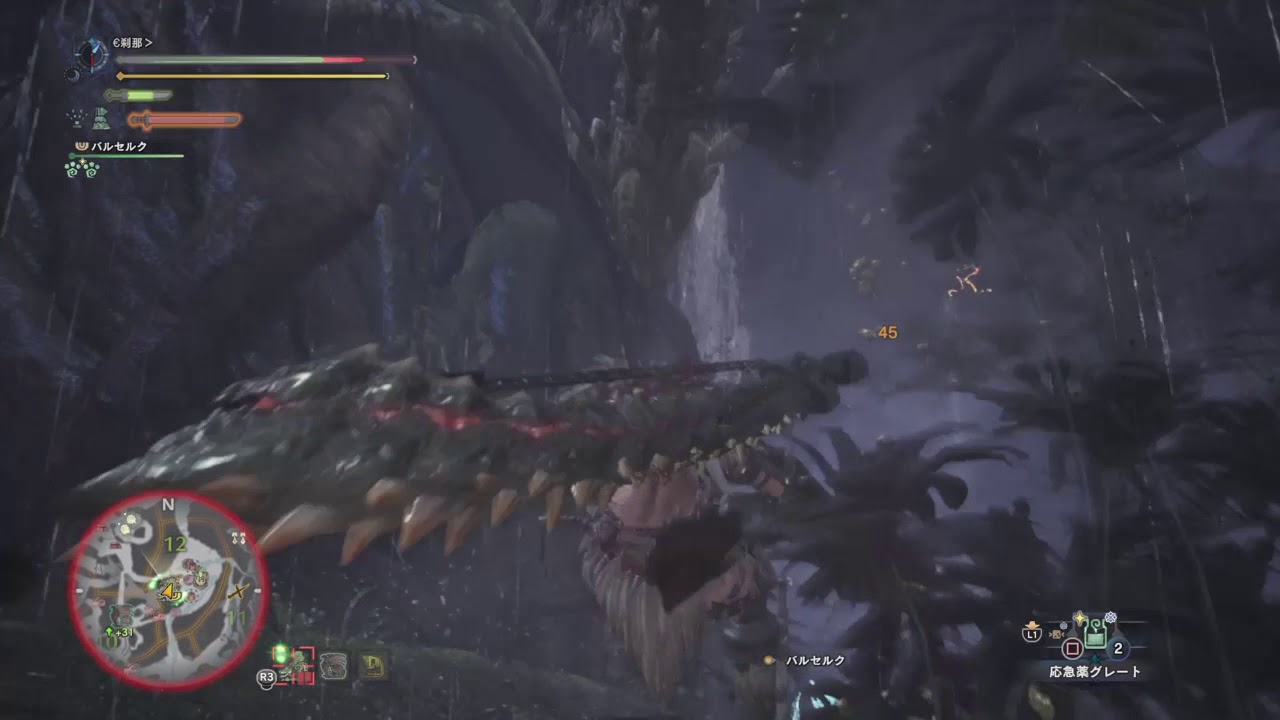Toggle the R3 targeting prompt button
This screenshot has width=1280, height=720.
[x=266, y=676]
